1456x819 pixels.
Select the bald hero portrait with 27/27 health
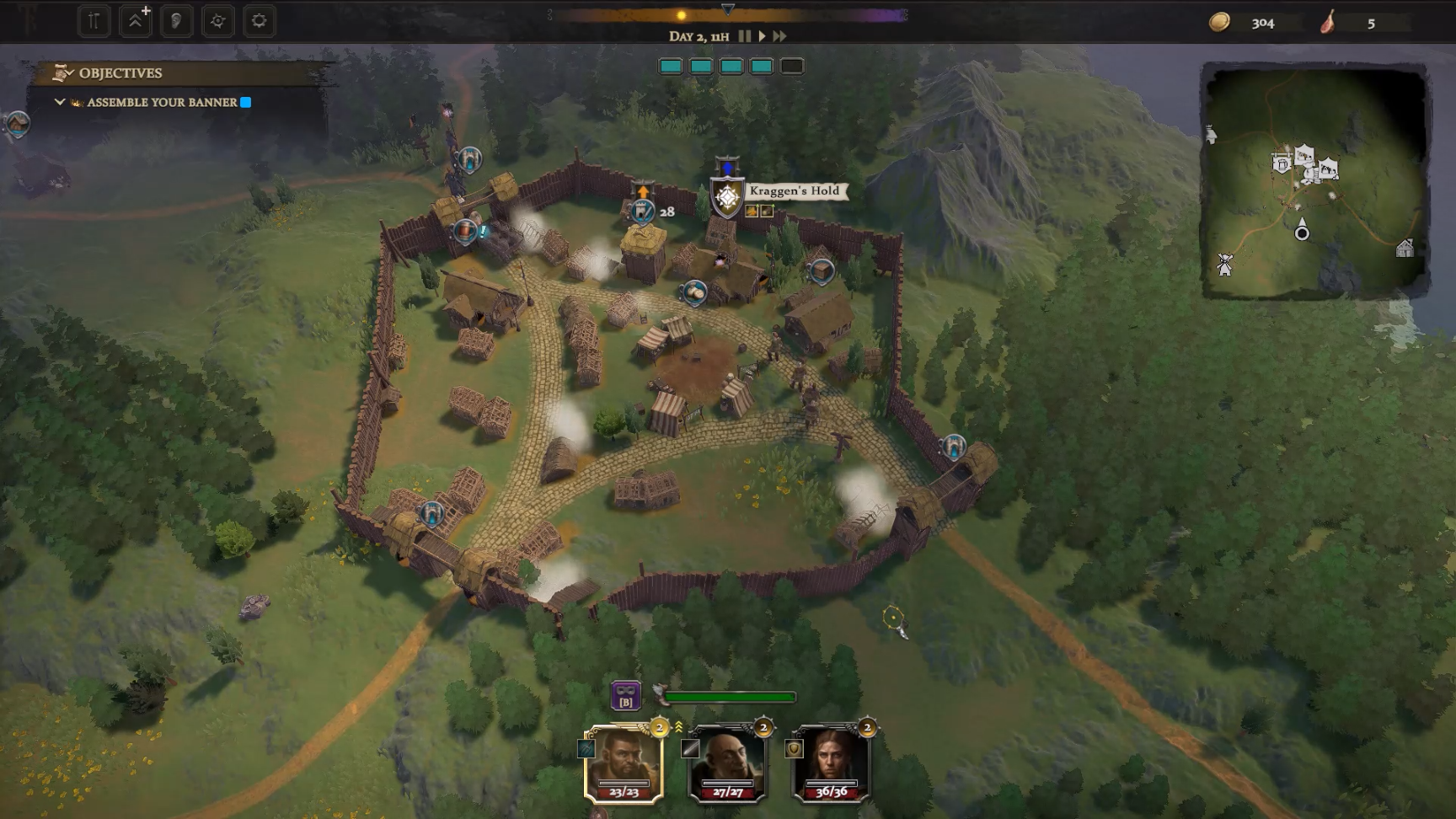click(x=727, y=763)
